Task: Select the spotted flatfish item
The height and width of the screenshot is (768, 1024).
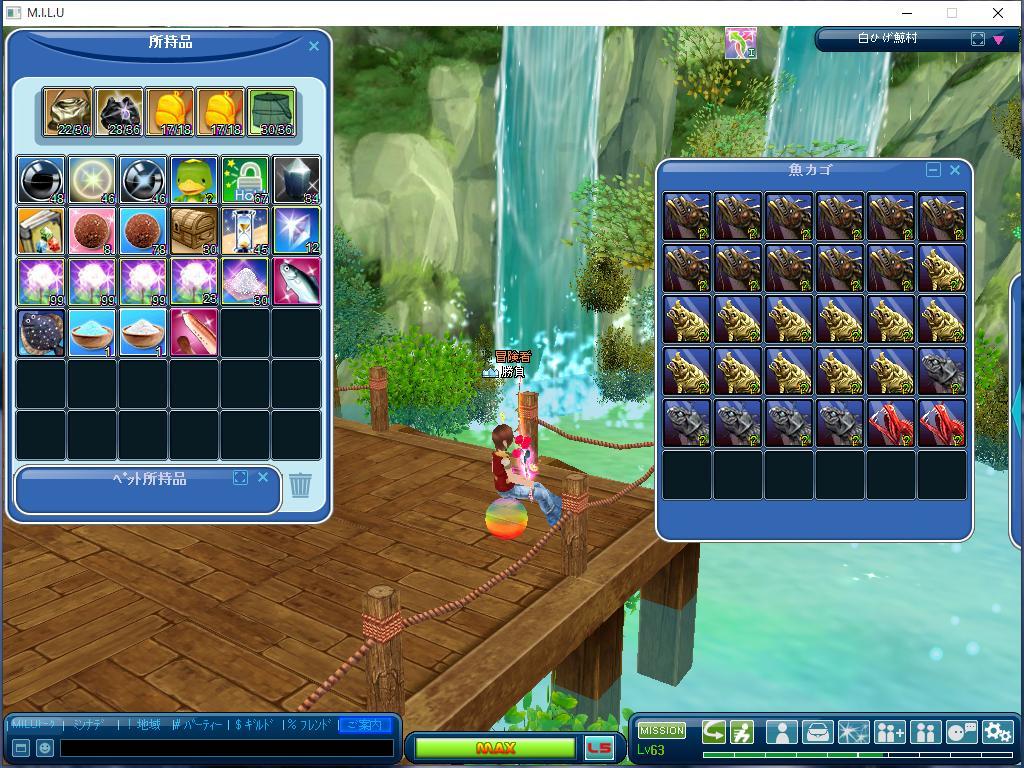Action: click(x=41, y=333)
